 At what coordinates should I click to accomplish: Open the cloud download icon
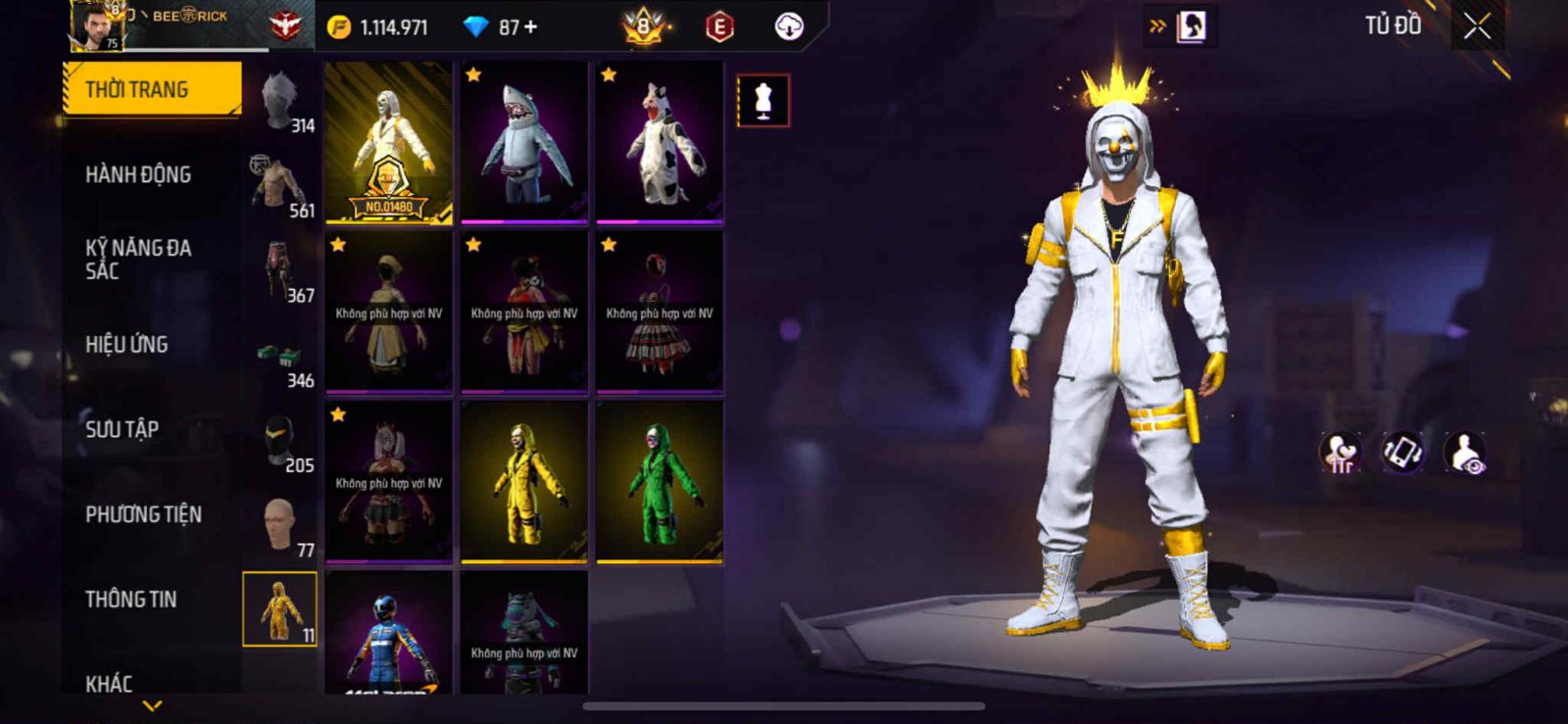coord(789,26)
